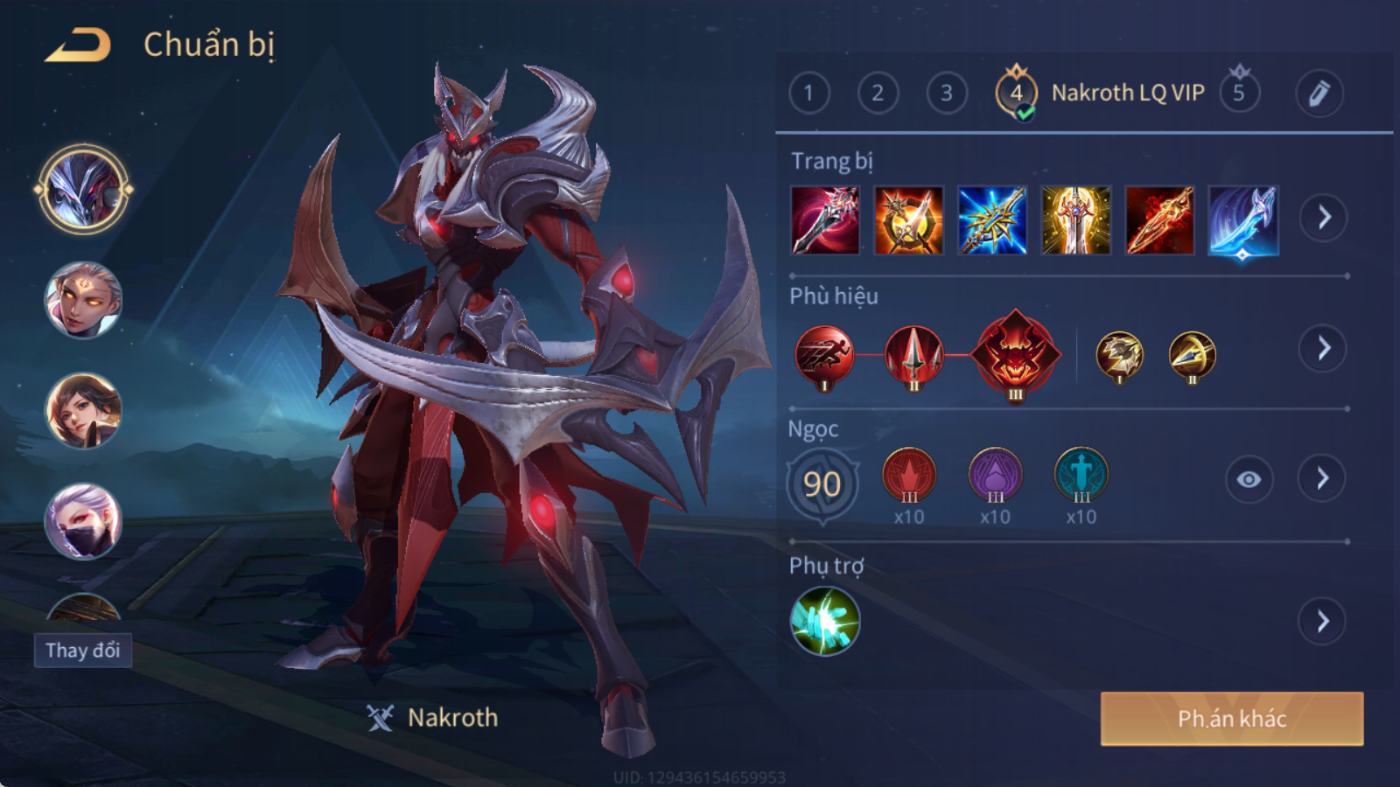Screen dimensions: 1400x787
Task: Choose the masked silver-haired hero portrait
Action: click(x=83, y=521)
